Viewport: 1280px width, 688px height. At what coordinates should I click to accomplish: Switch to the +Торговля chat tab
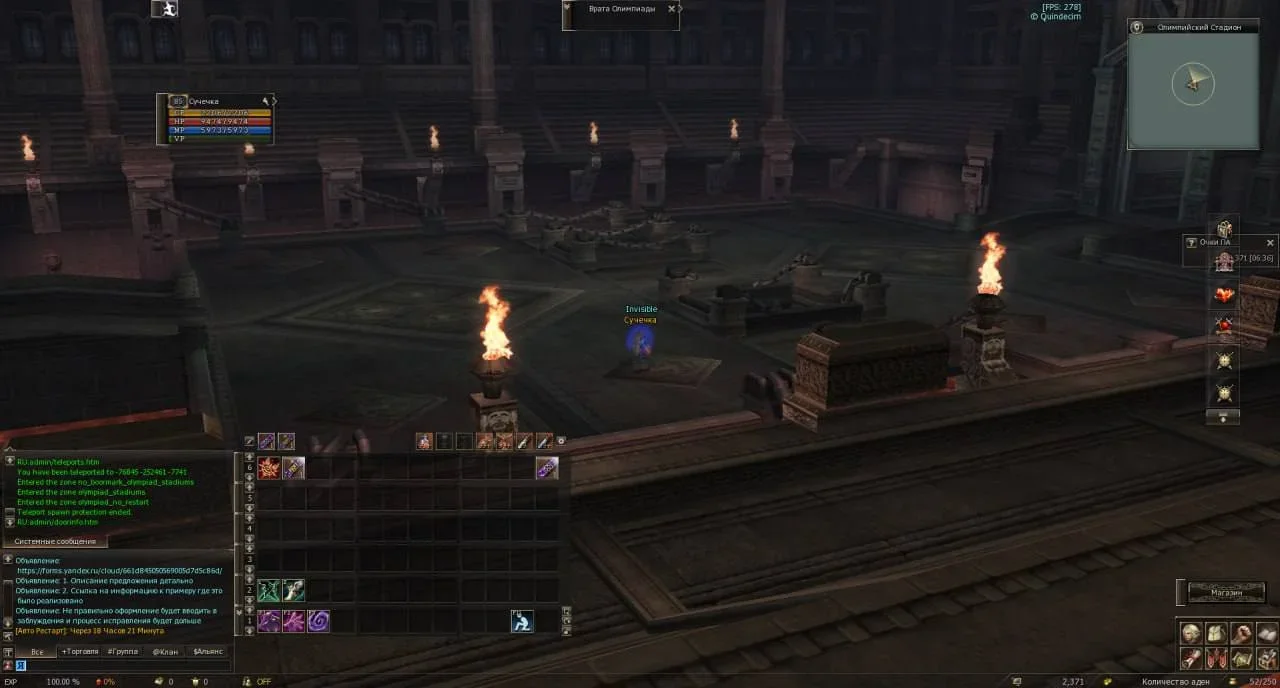[x=80, y=651]
